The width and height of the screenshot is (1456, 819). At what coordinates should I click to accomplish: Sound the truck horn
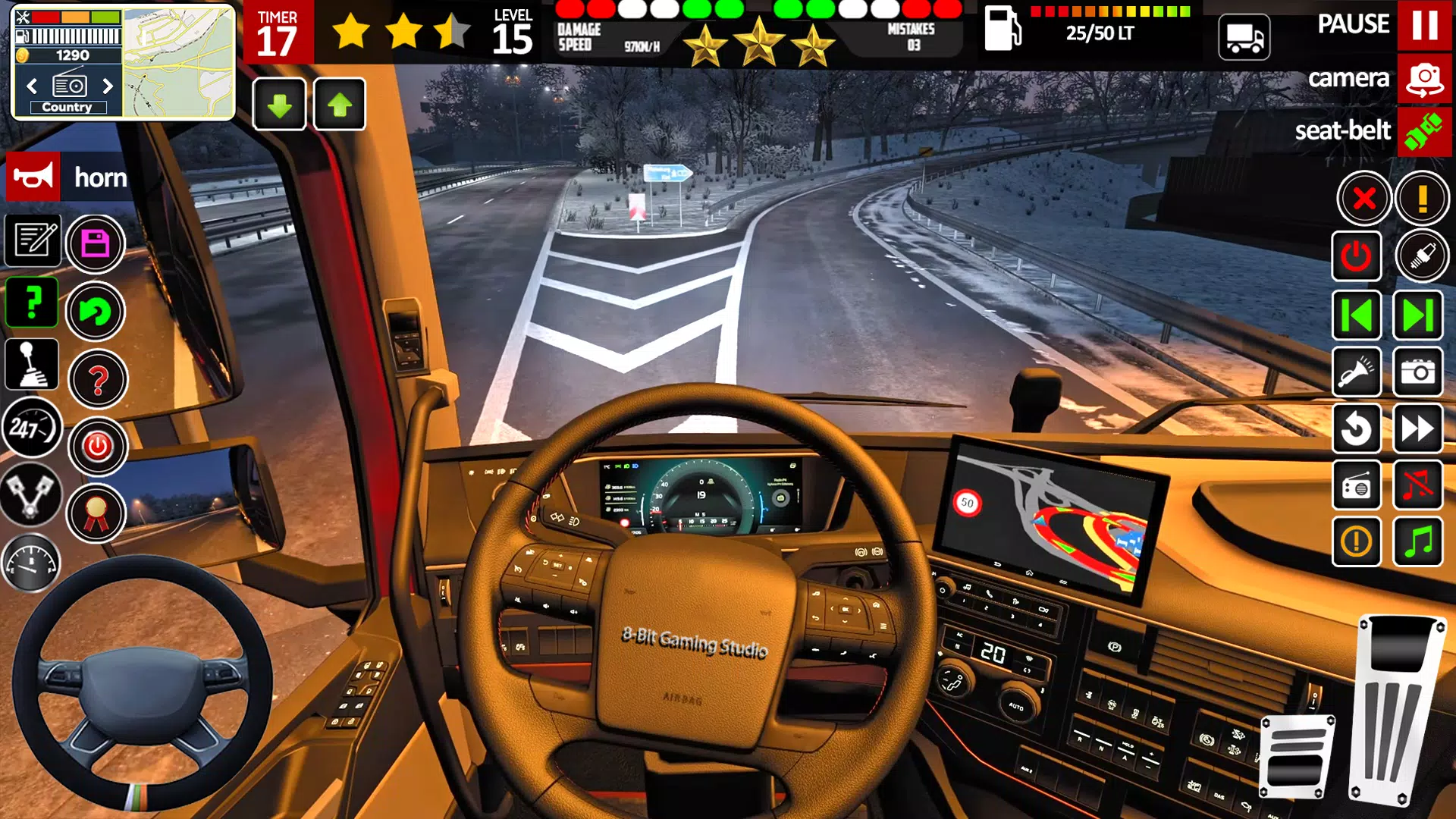tap(33, 177)
